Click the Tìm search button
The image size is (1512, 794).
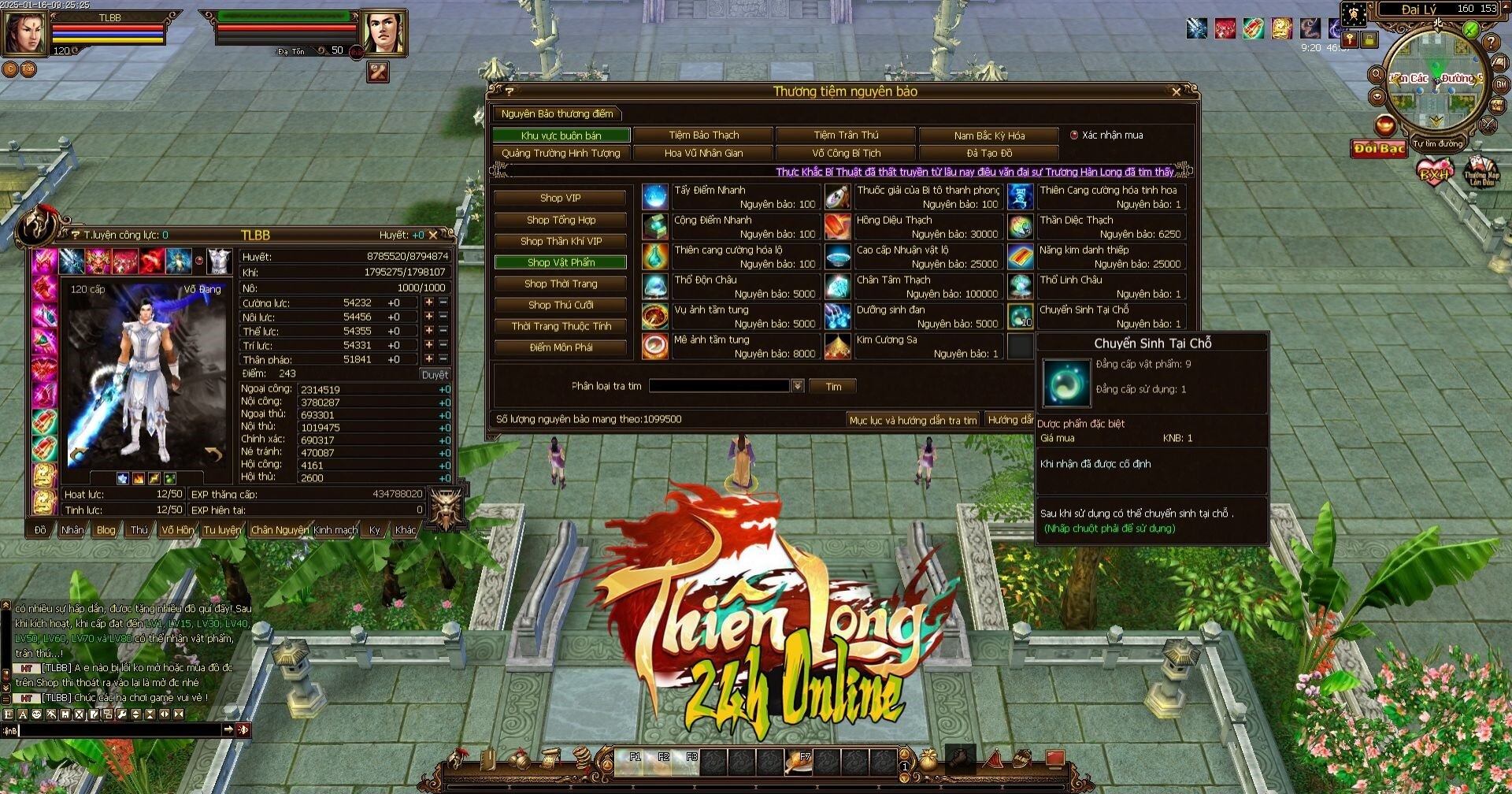[x=833, y=387]
